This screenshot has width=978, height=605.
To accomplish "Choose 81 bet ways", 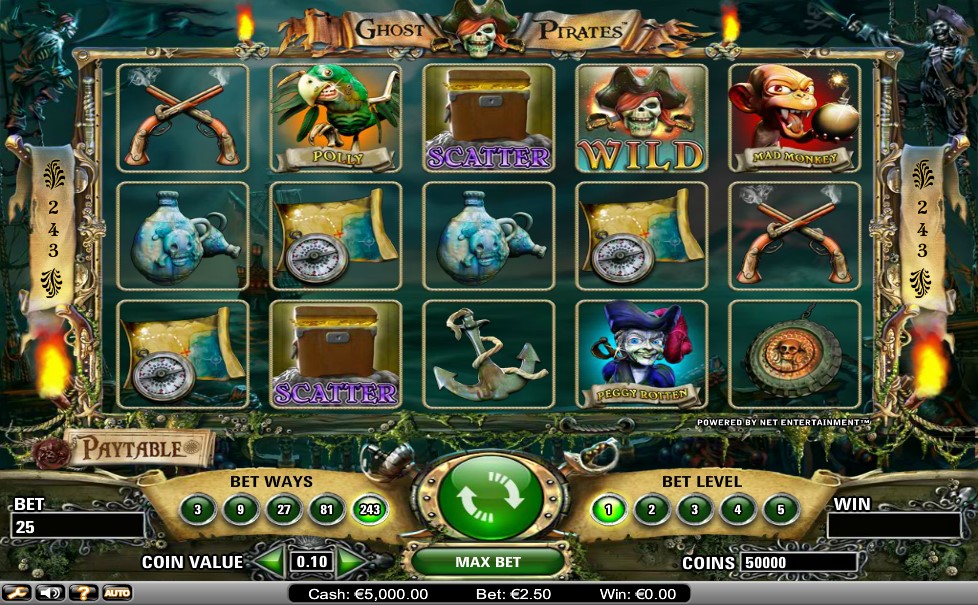I will click(x=326, y=510).
